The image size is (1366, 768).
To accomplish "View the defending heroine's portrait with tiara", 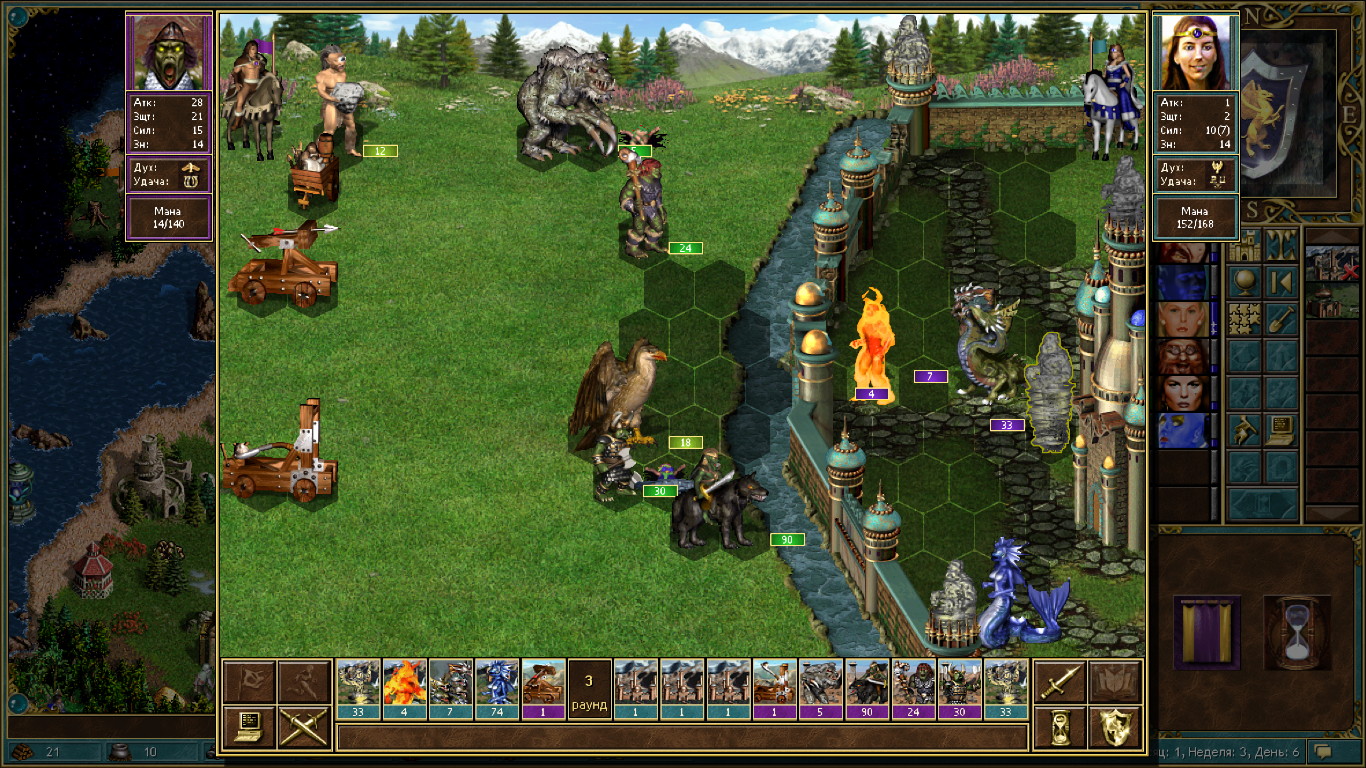I will [1195, 53].
